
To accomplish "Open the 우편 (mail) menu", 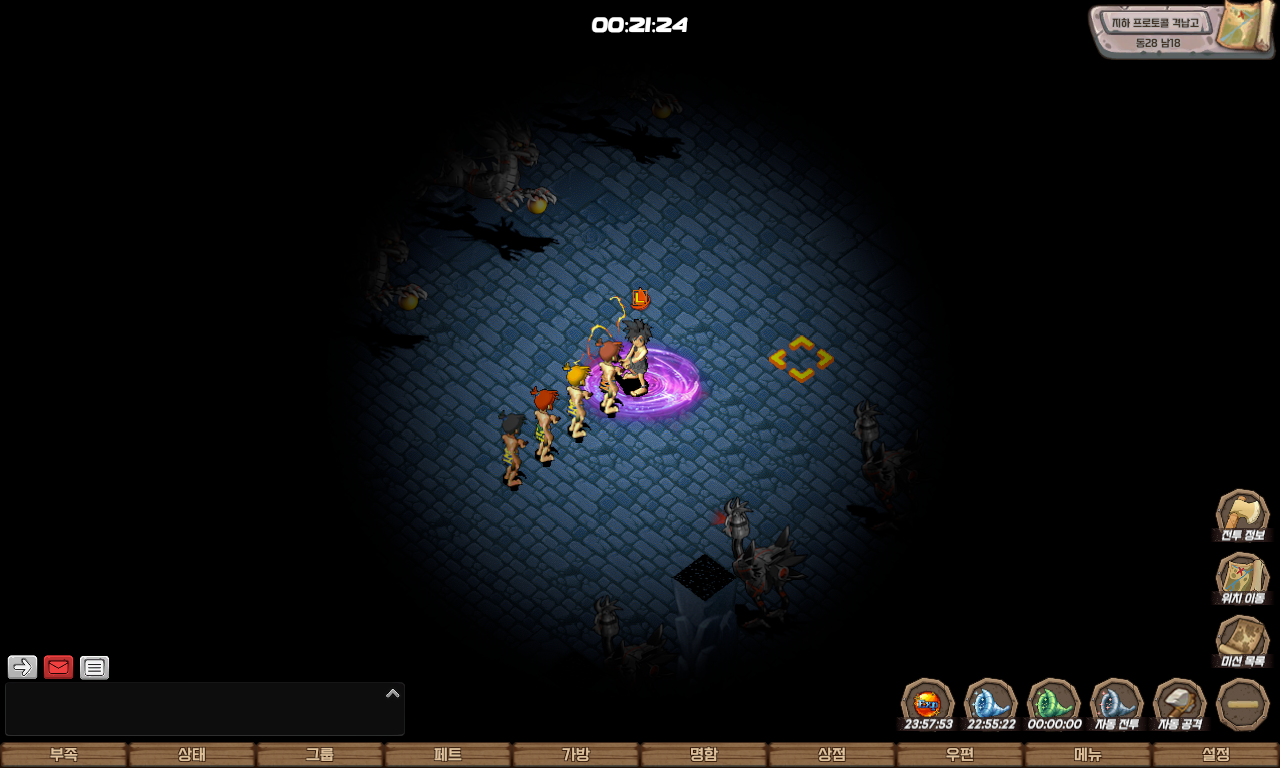I will point(960,755).
